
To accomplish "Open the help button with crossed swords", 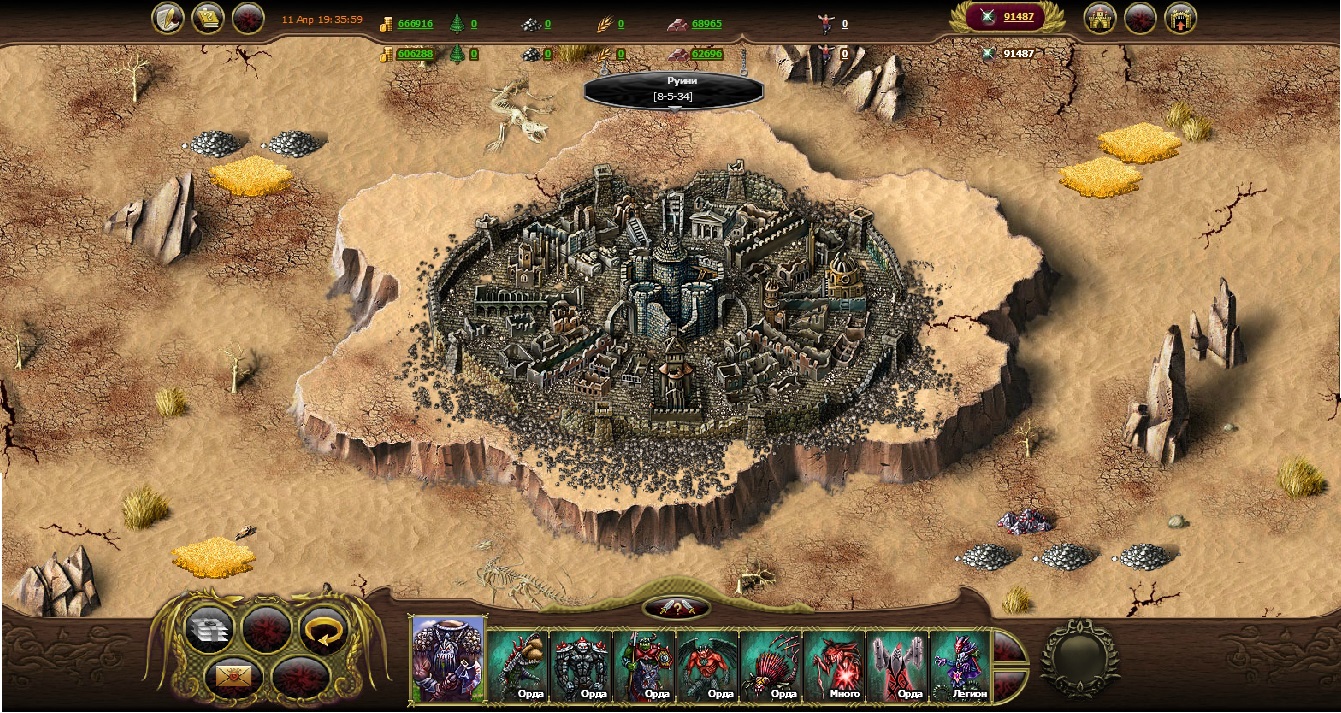I will (x=676, y=607).
